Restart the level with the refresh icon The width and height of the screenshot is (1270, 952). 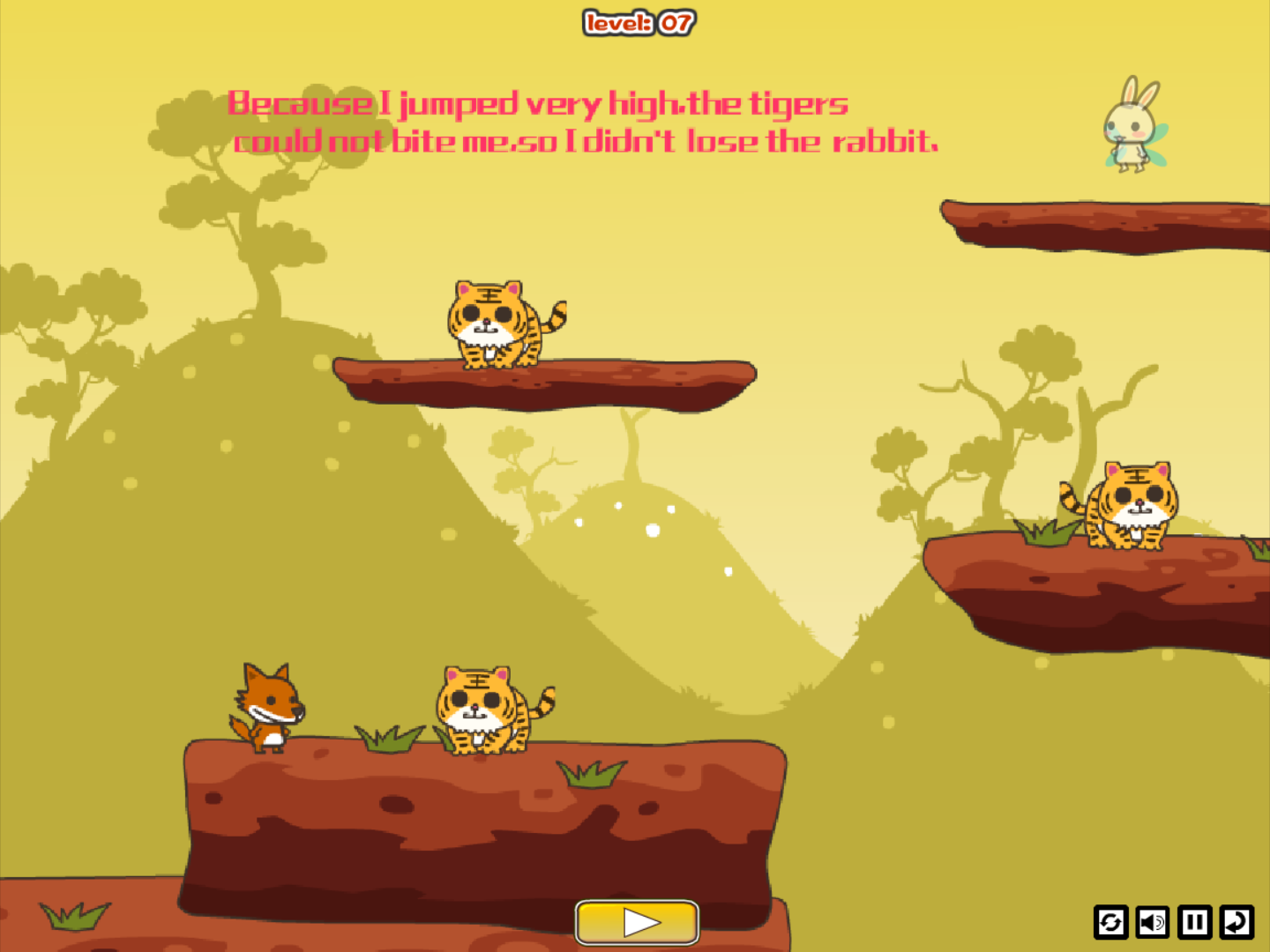(1110, 922)
